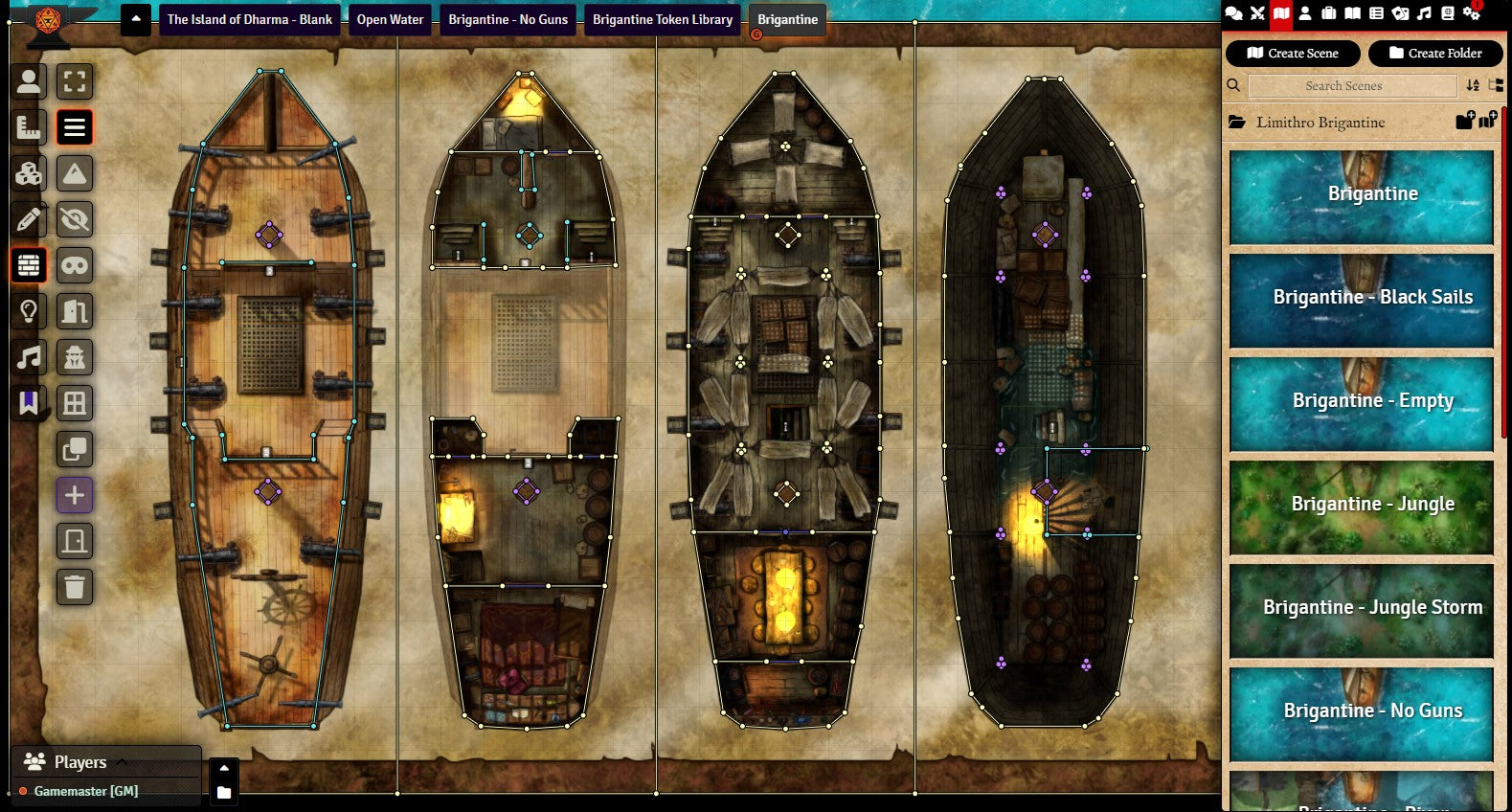Viewport: 1512px width, 812px height.
Task: Show the combat encounters sidebar tab
Action: [x=1257, y=13]
